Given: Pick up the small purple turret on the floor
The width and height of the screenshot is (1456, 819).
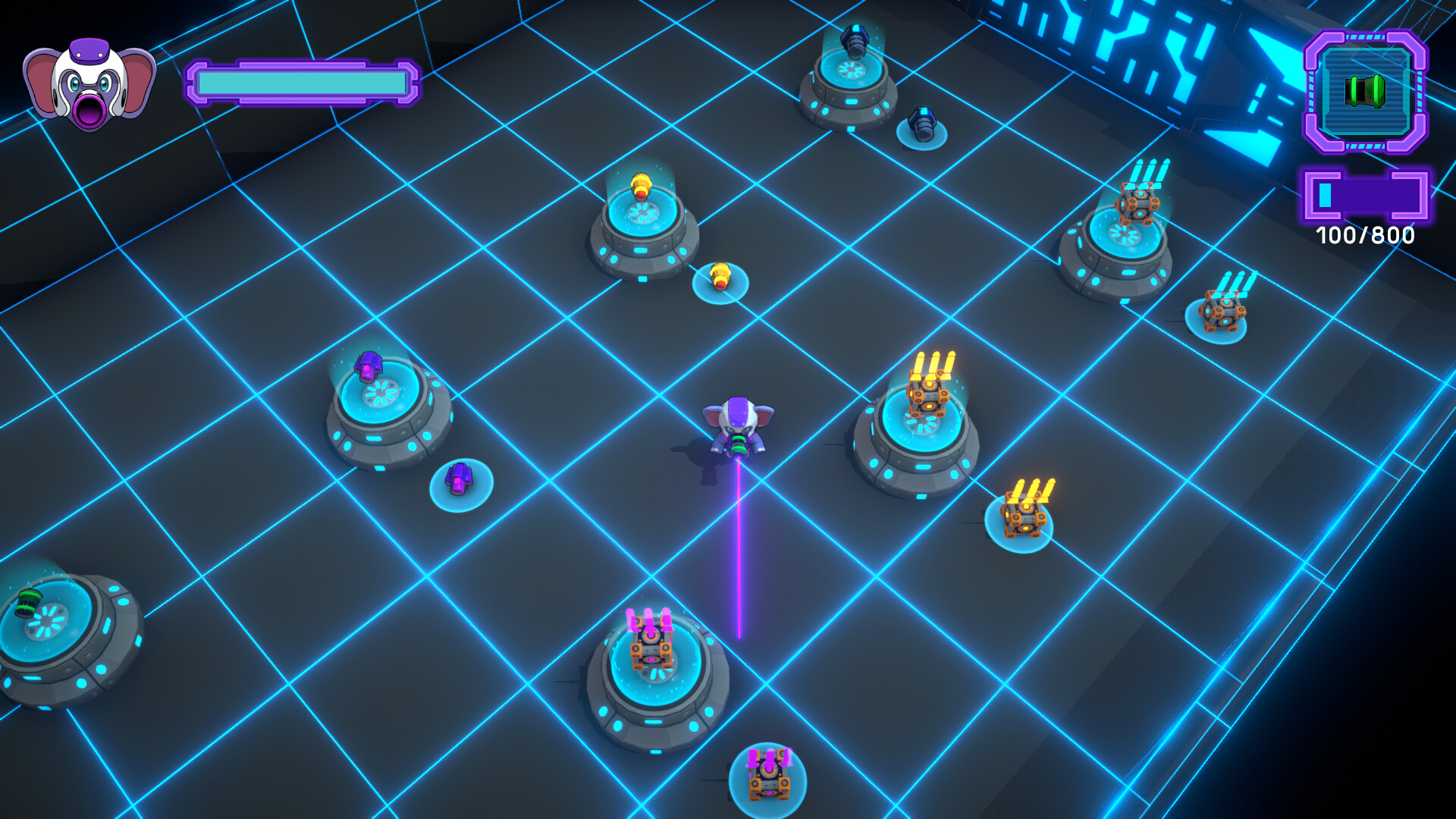Looking at the screenshot, I should tap(459, 478).
